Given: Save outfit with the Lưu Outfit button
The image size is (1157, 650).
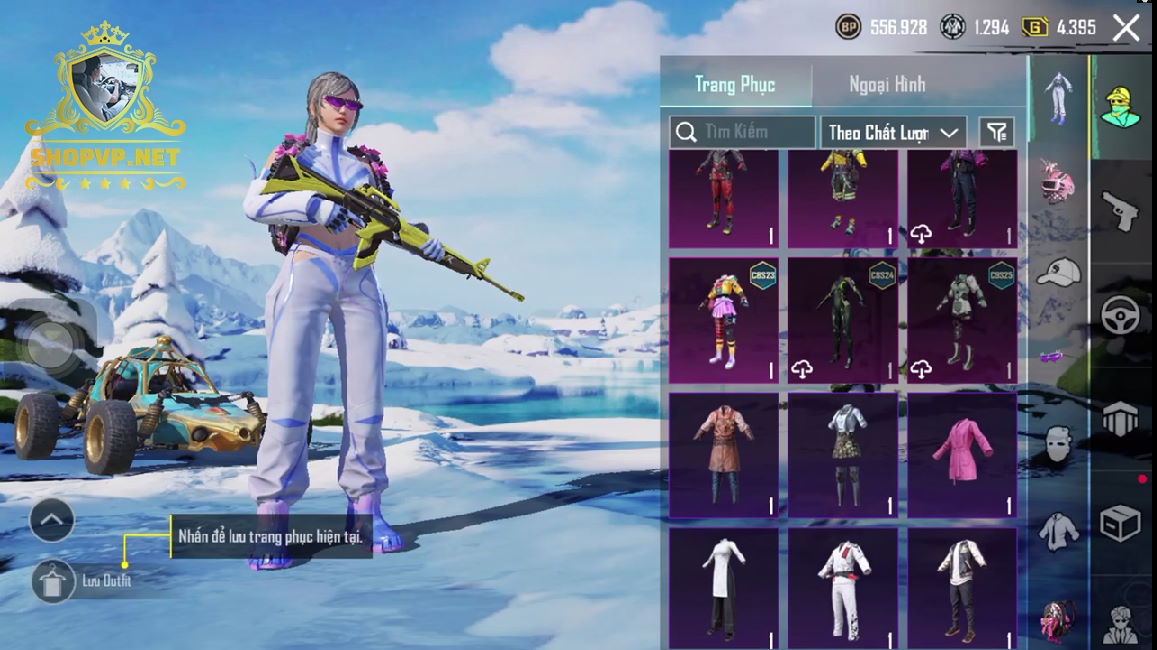Looking at the screenshot, I should (53, 581).
